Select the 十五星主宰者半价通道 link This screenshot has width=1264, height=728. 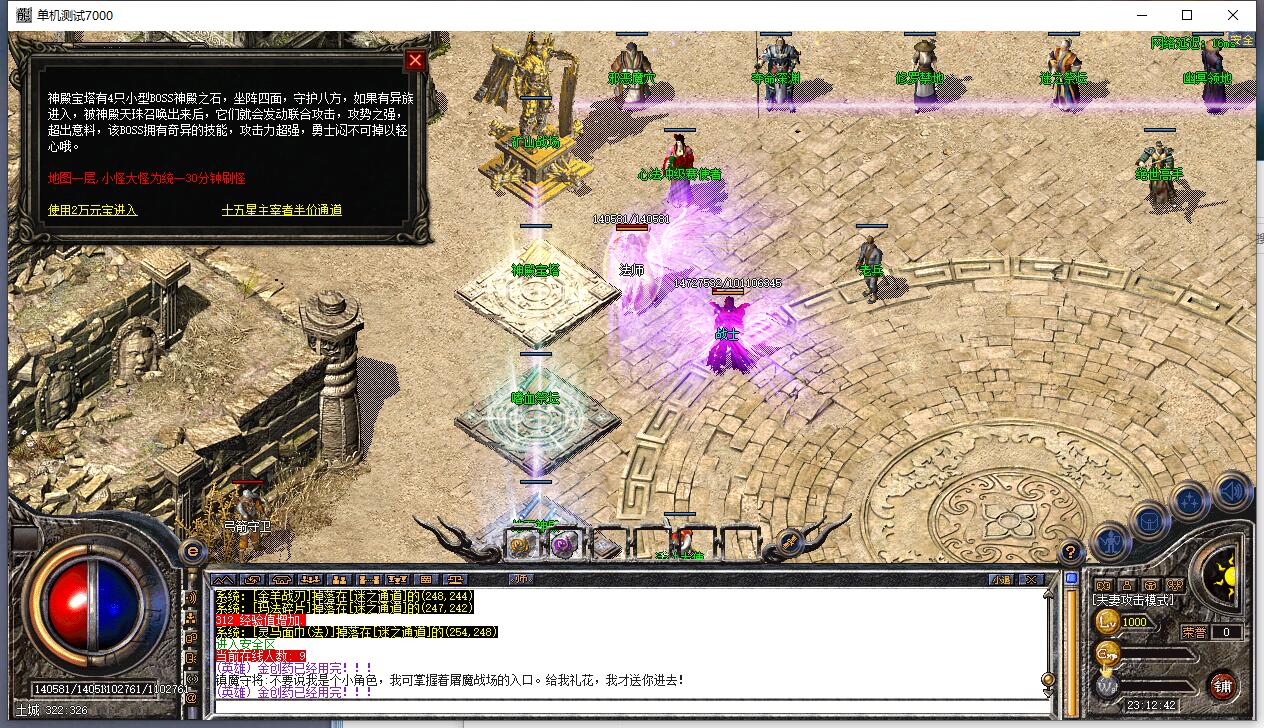(x=282, y=210)
